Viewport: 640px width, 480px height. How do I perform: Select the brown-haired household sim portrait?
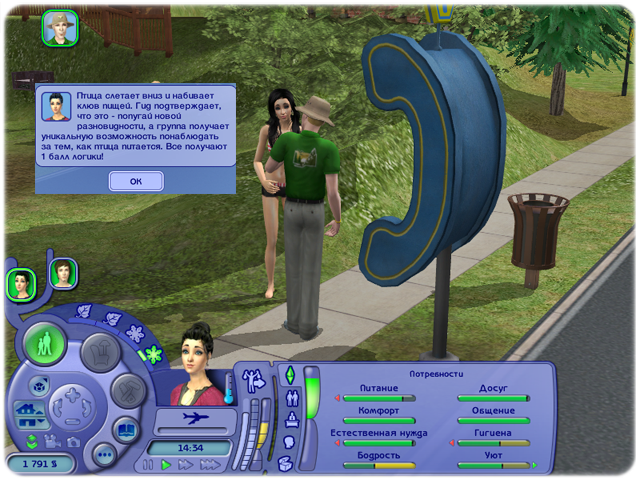click(63, 272)
